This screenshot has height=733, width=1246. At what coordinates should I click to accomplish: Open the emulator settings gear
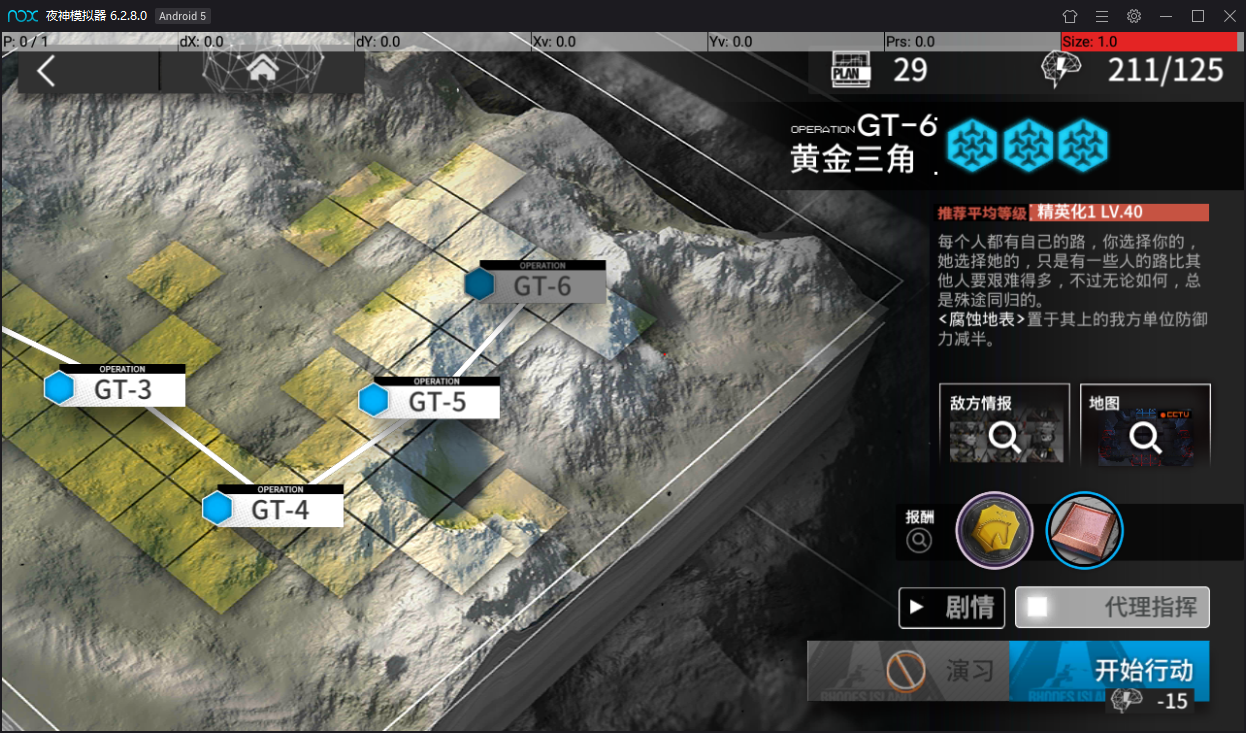pos(1134,16)
